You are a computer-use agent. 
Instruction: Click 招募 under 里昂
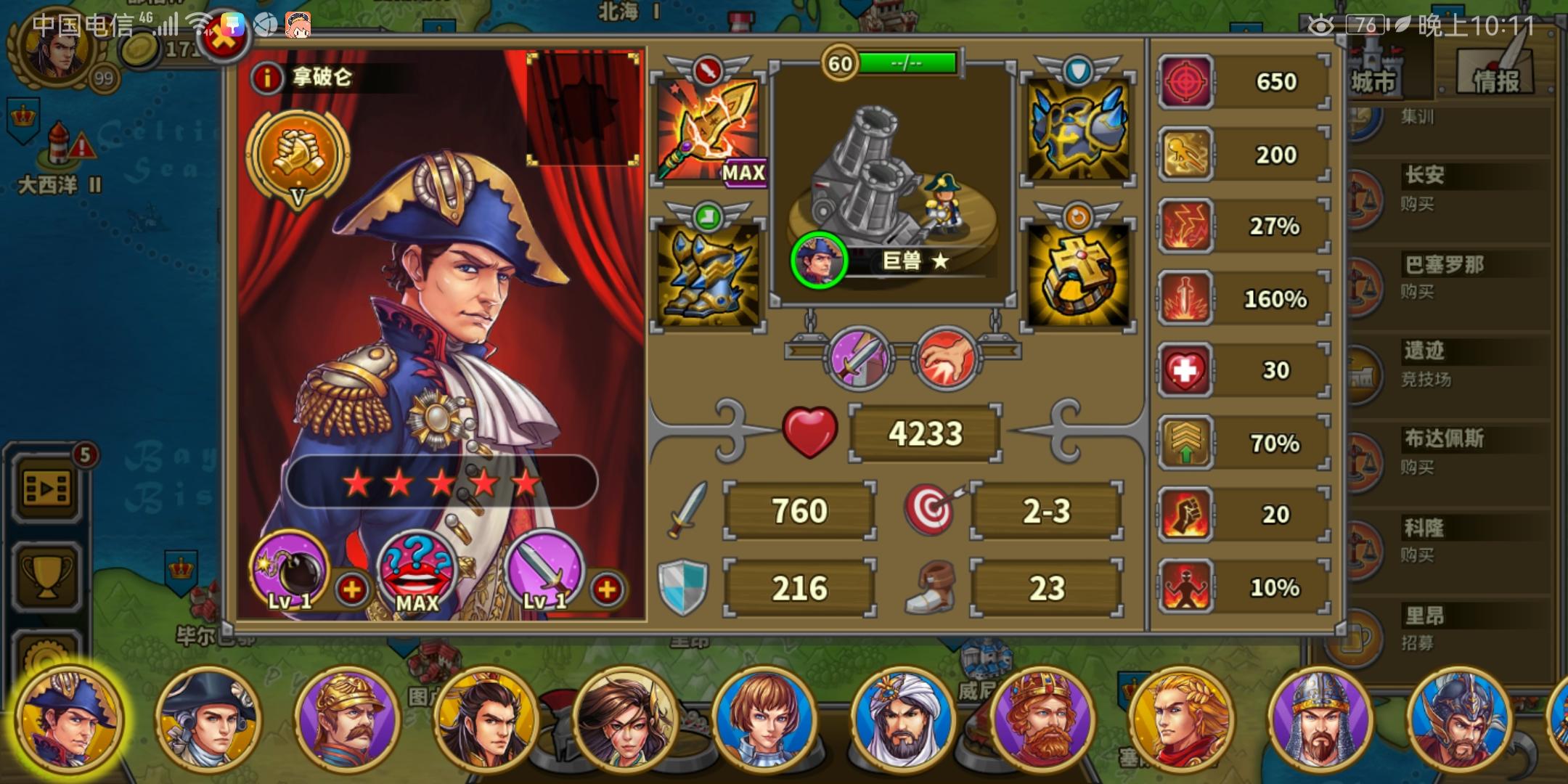tap(1418, 642)
